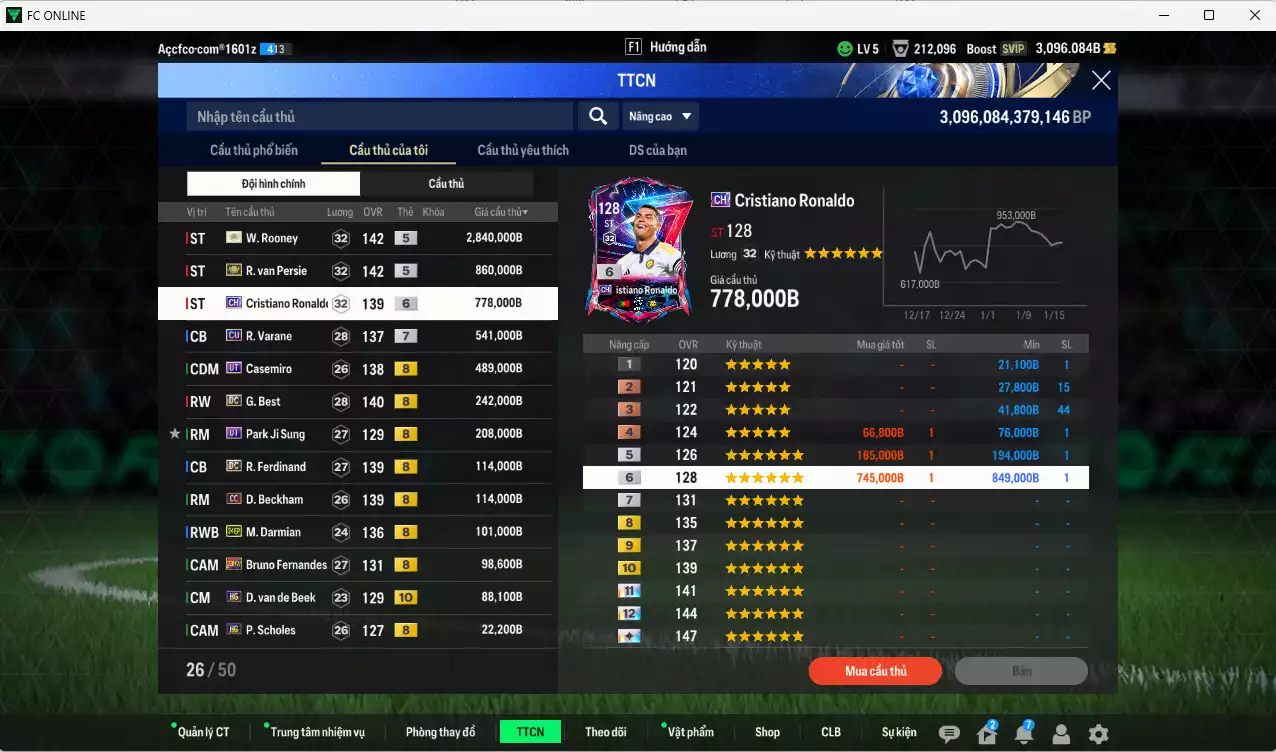Open the Sự kiện events menu
Image resolution: width=1276 pixels, height=752 pixels.
(x=899, y=732)
